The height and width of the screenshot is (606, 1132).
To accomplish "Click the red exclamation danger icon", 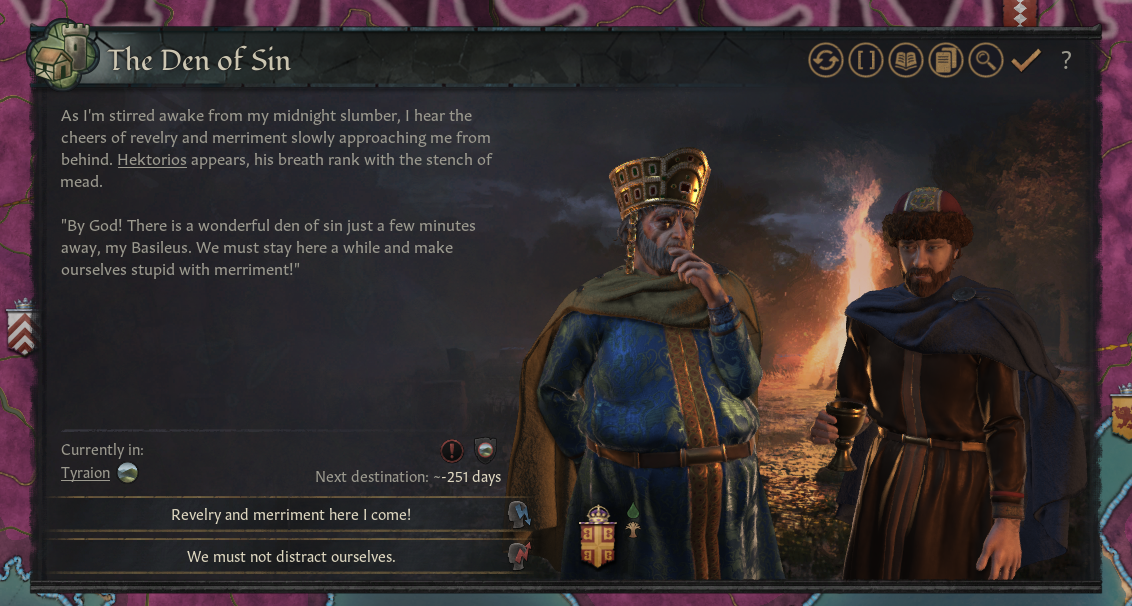I will pos(453,450).
